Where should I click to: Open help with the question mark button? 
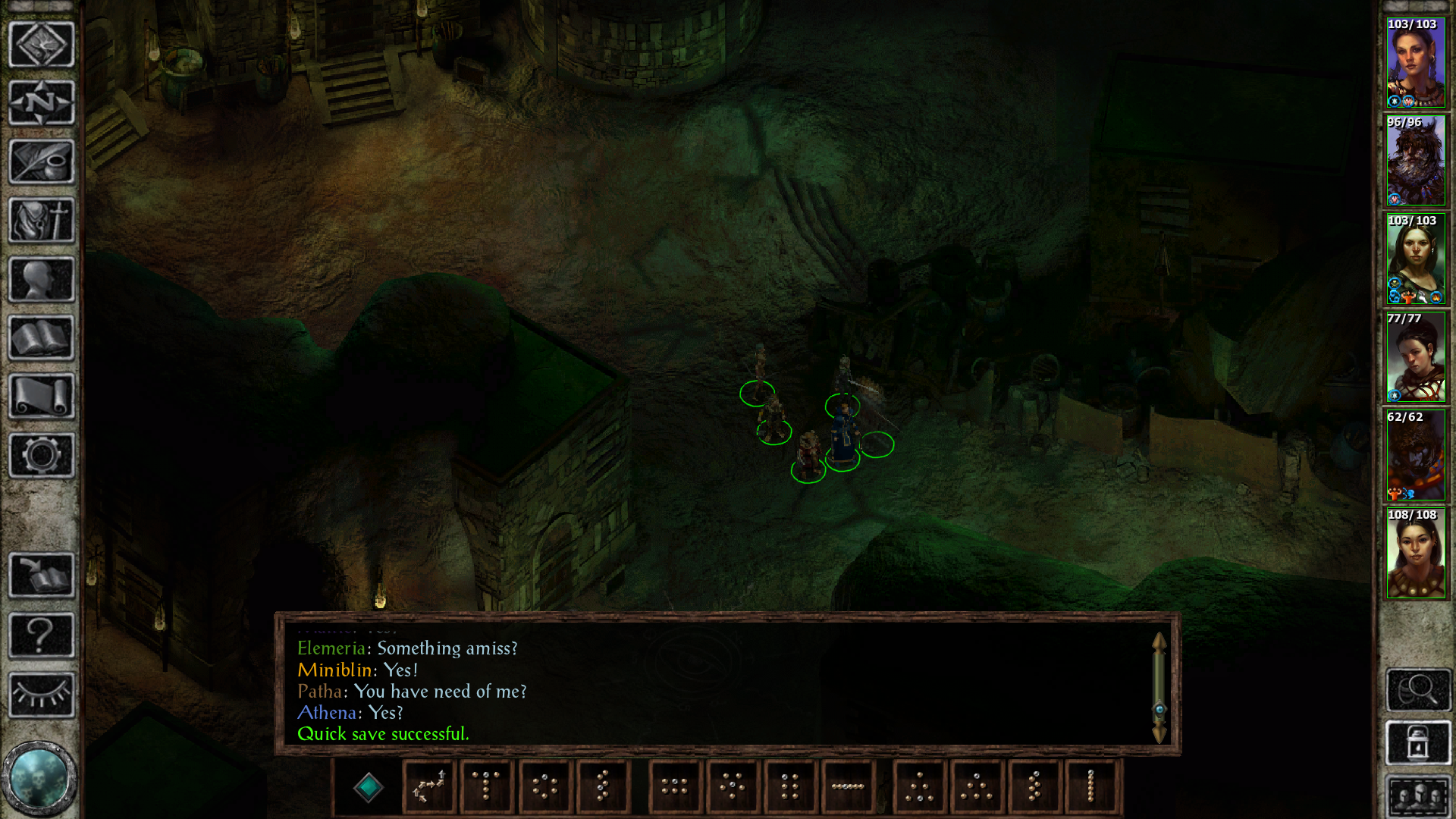[x=41, y=635]
